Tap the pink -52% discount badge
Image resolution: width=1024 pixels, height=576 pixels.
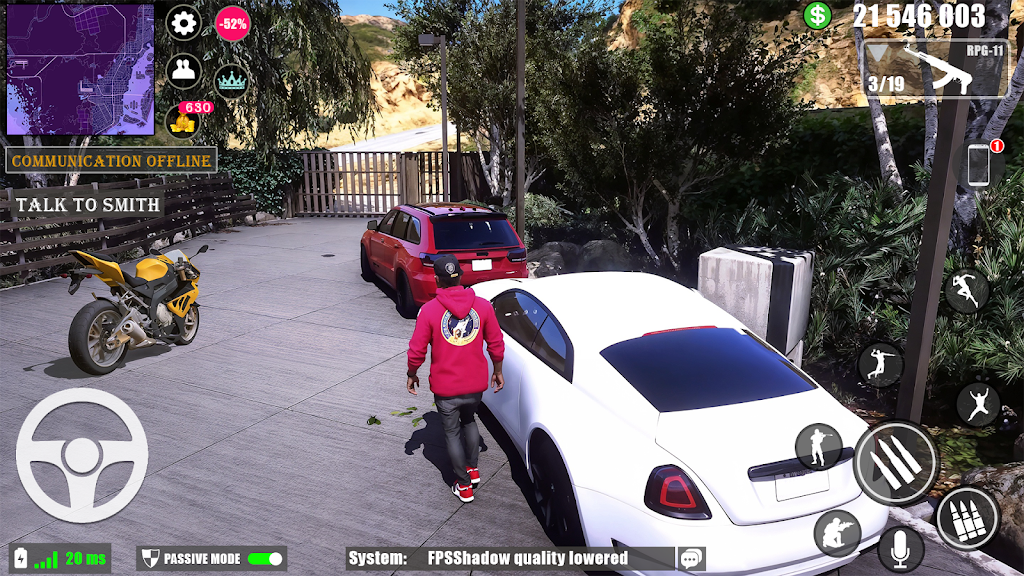(x=232, y=23)
